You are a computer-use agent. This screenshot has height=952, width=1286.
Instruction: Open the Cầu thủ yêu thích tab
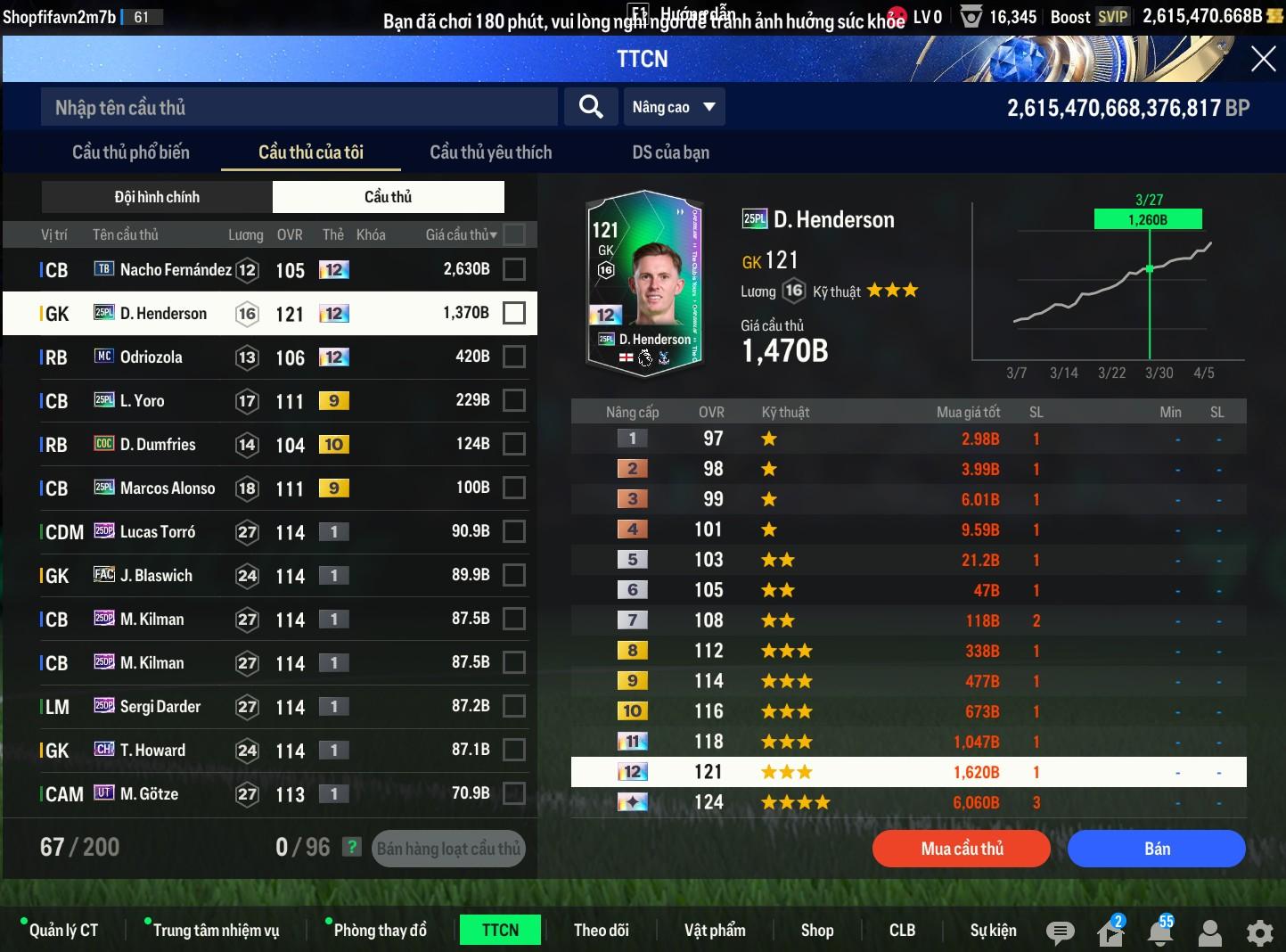(x=490, y=152)
